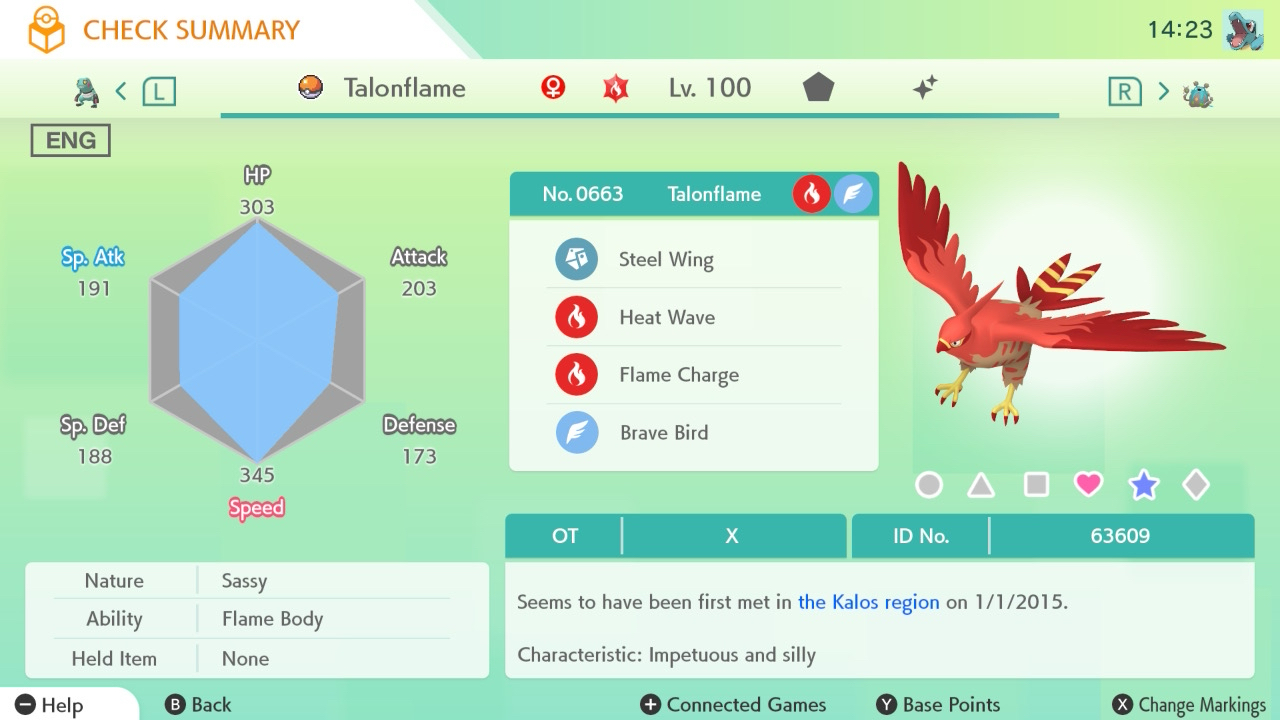Toggle the triangle marking
The image size is (1280, 720).
point(981,486)
